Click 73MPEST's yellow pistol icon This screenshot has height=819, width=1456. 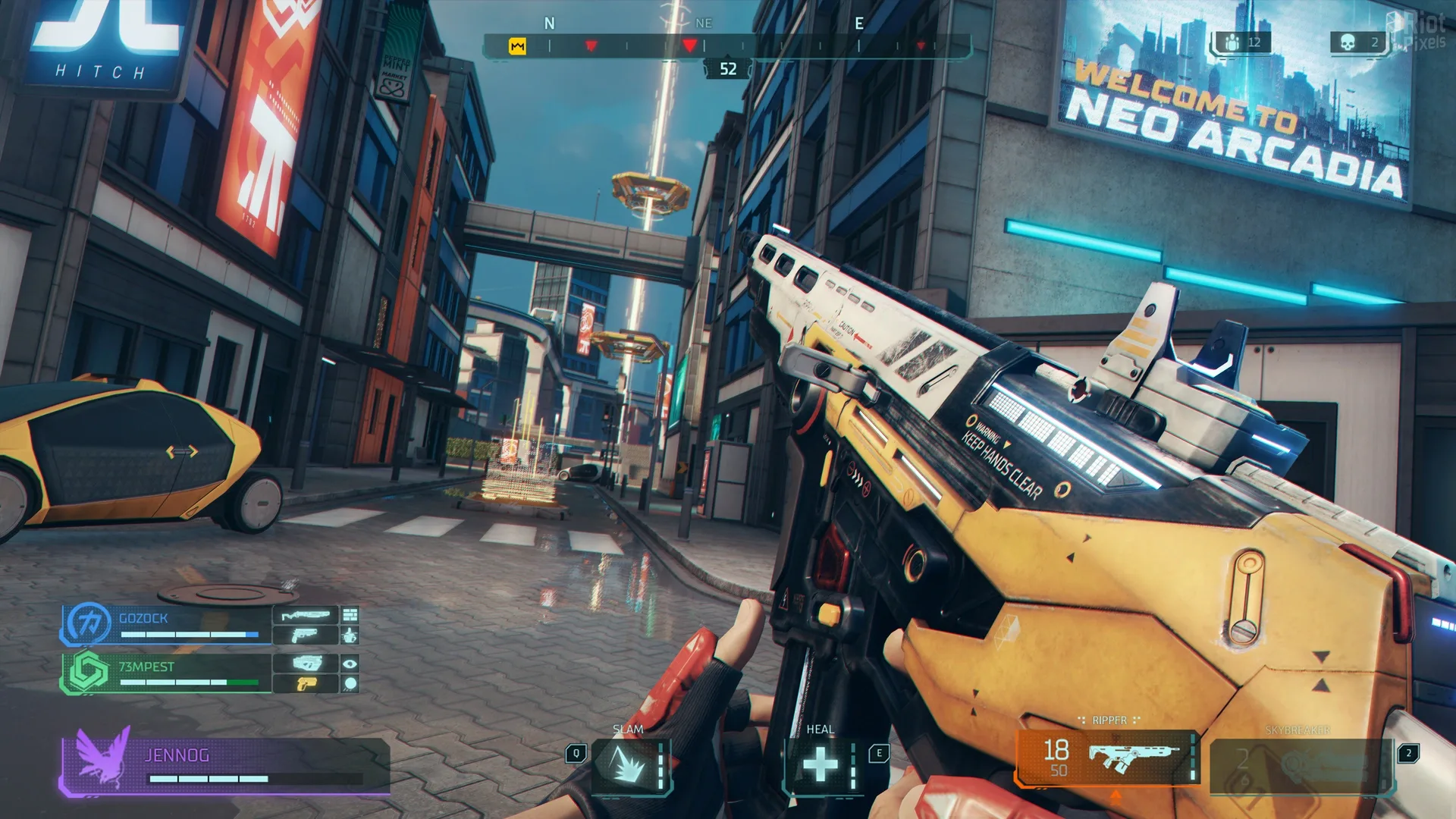tap(306, 683)
